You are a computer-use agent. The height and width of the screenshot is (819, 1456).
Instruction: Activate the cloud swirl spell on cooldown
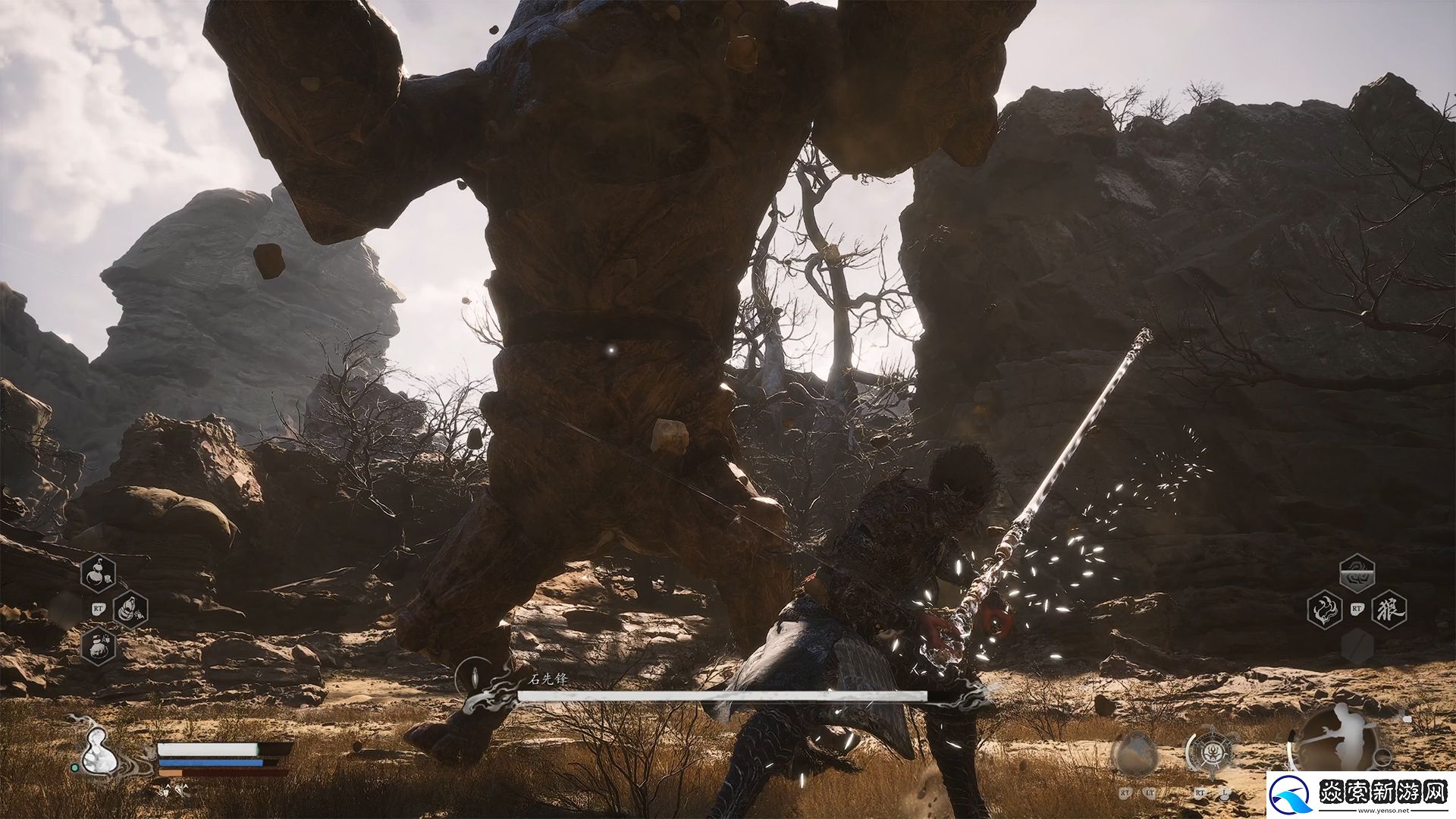pyautogui.click(x=1357, y=573)
